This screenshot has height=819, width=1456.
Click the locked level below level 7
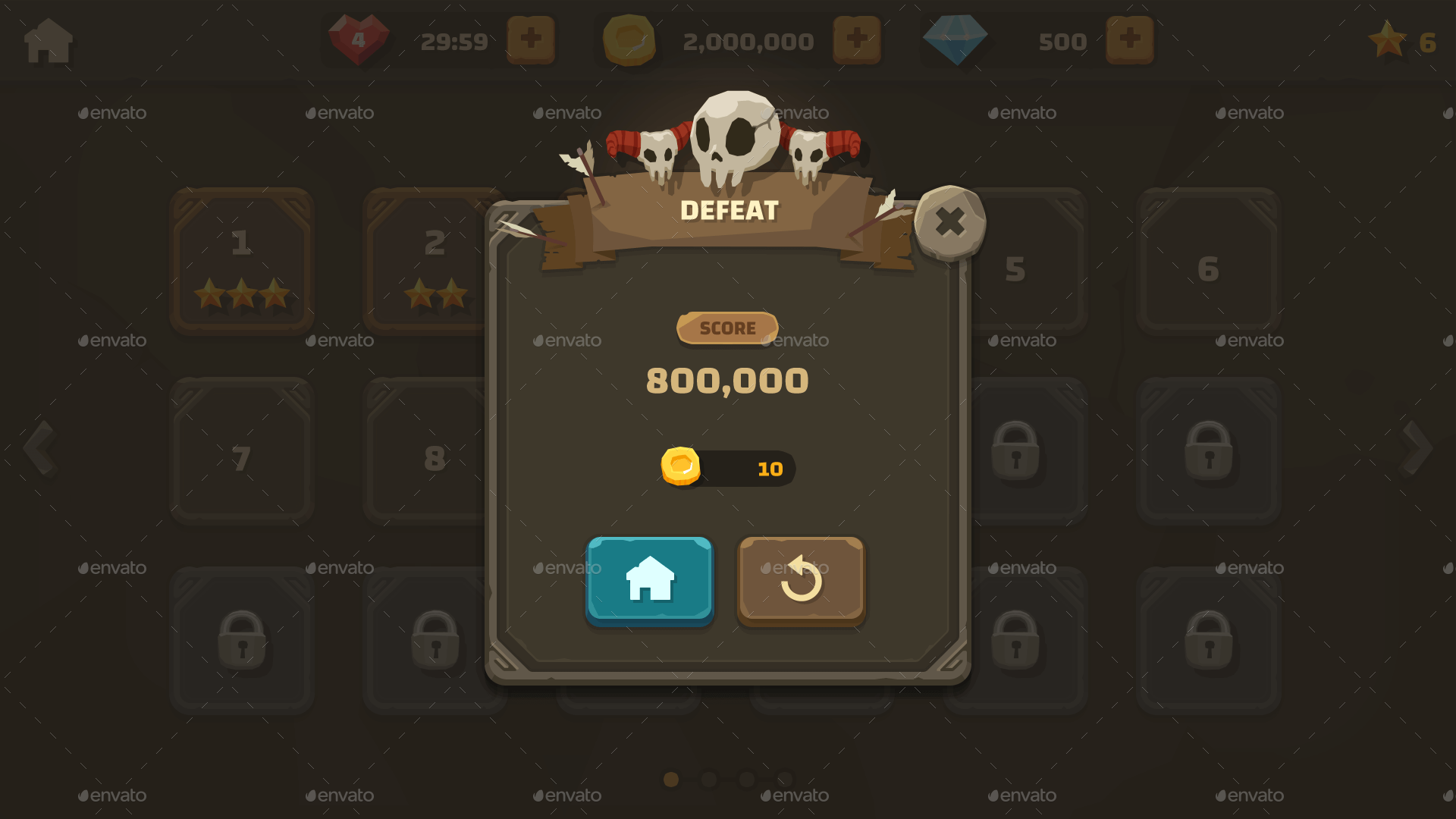point(241,641)
